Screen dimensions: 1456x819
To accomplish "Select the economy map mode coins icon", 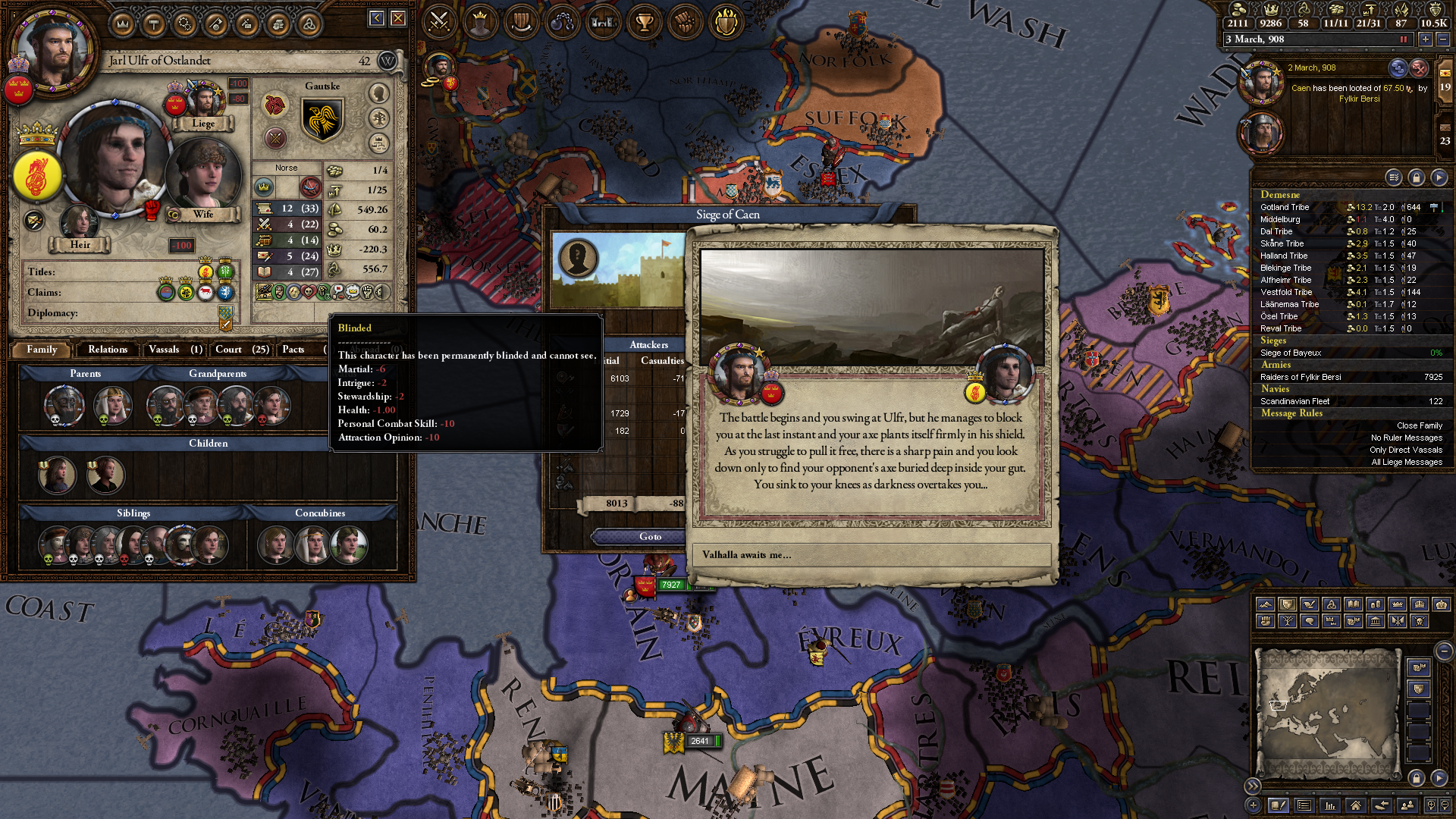I will [1376, 604].
